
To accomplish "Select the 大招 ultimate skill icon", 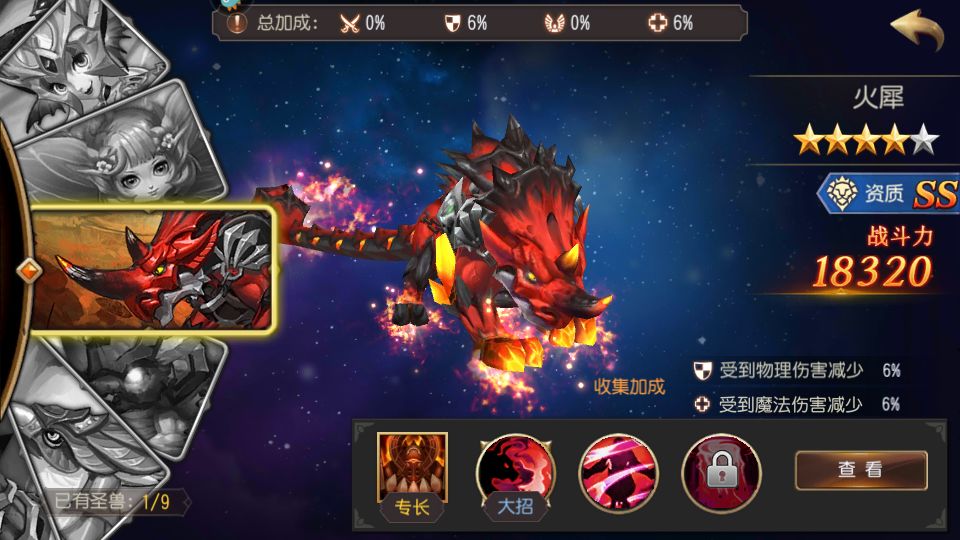I will 515,468.
